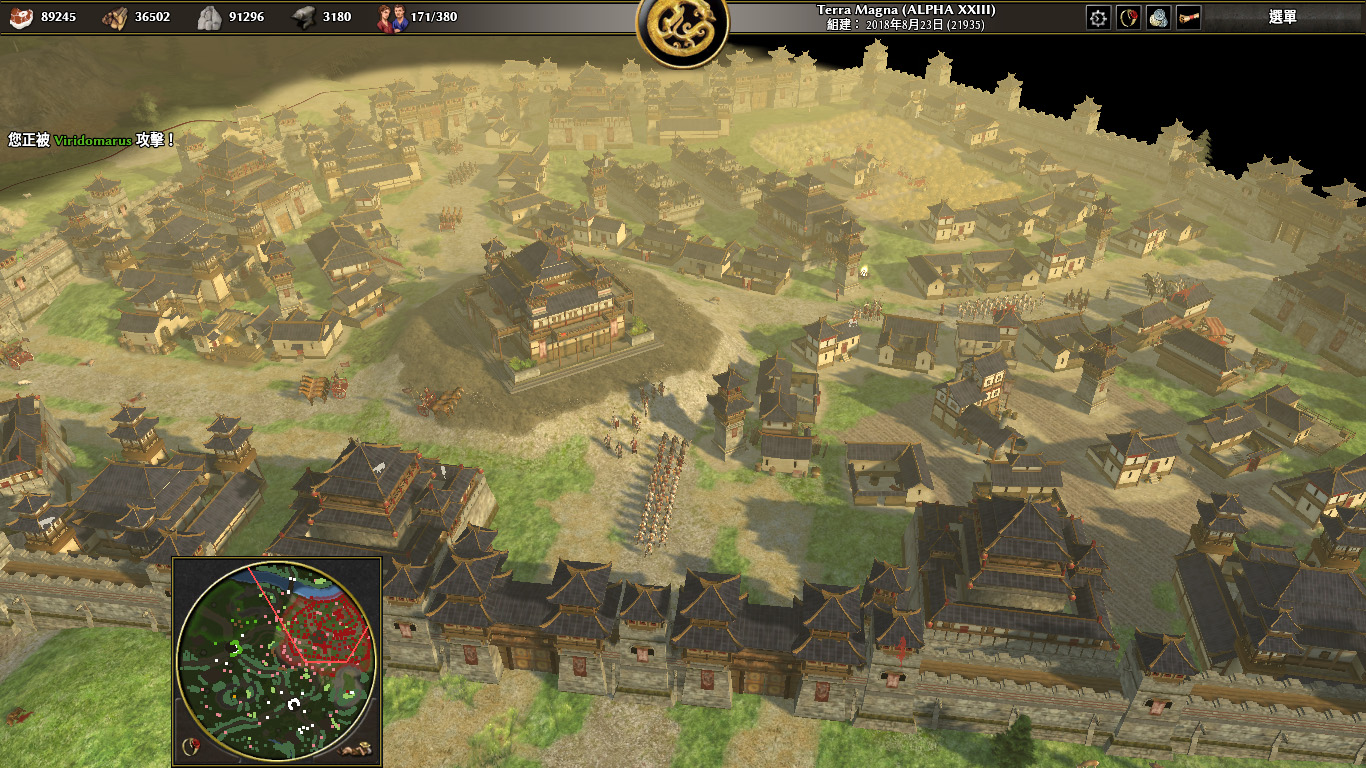Open diplomacy ring icon in top bar

pos(1128,18)
